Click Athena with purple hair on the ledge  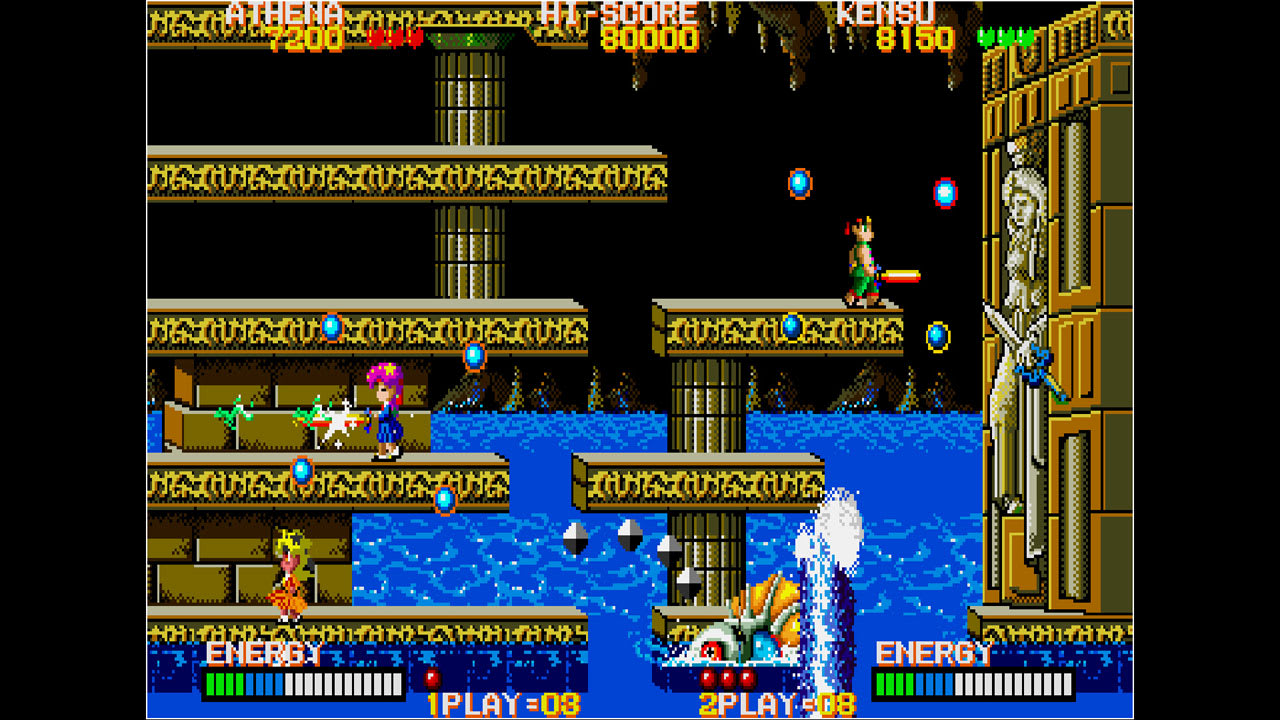coord(385,410)
